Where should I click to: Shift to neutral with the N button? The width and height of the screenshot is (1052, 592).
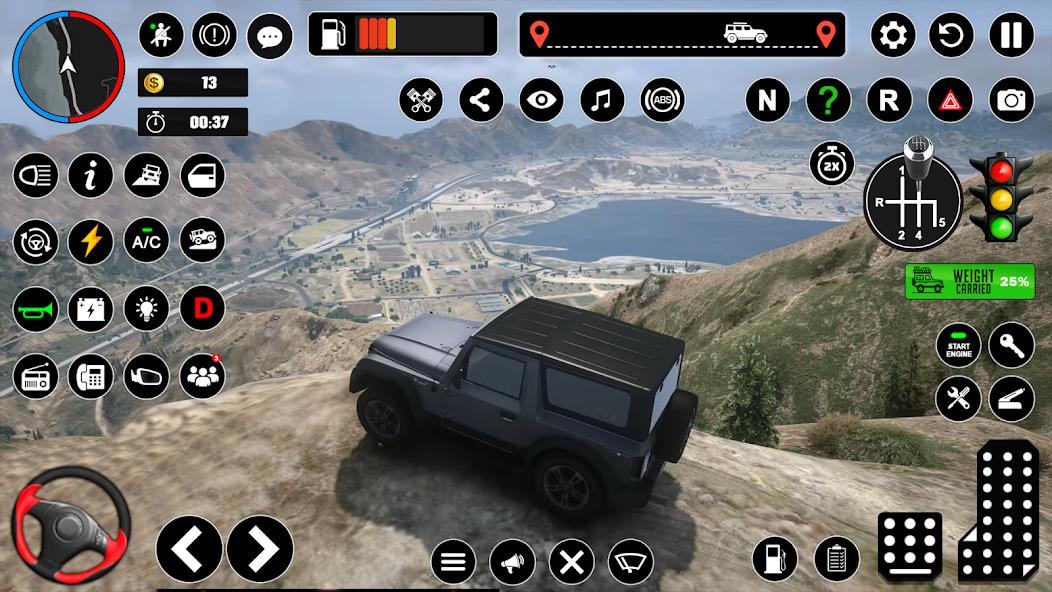767,100
